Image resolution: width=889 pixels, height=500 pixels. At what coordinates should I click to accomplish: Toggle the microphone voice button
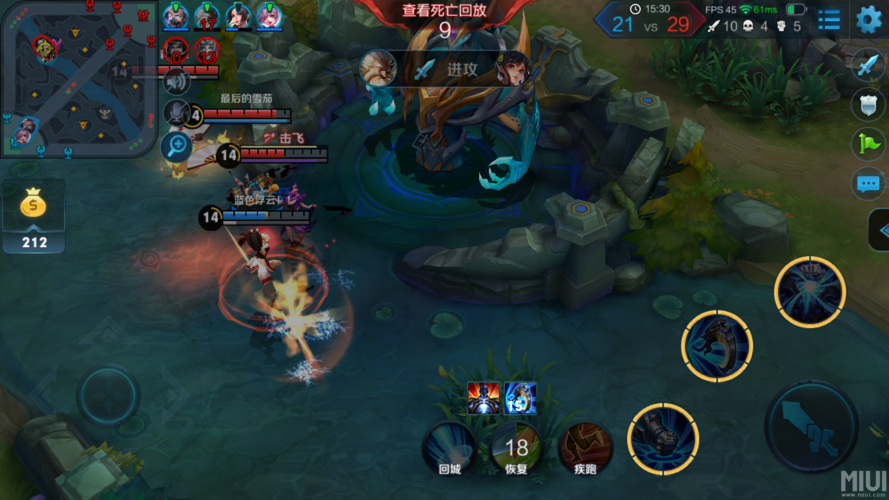pos(177,113)
